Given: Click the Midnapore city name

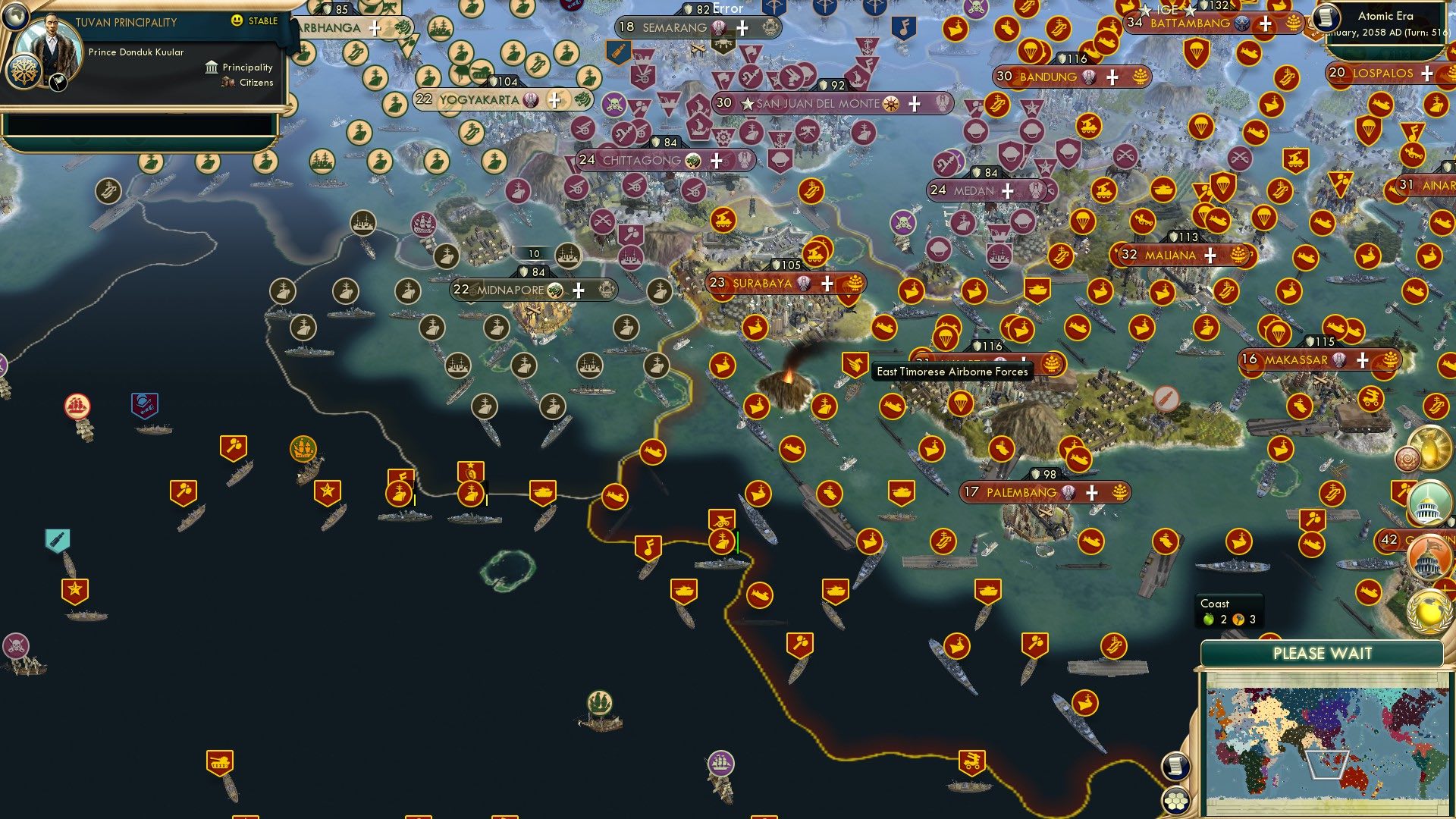Looking at the screenshot, I should click(x=511, y=290).
